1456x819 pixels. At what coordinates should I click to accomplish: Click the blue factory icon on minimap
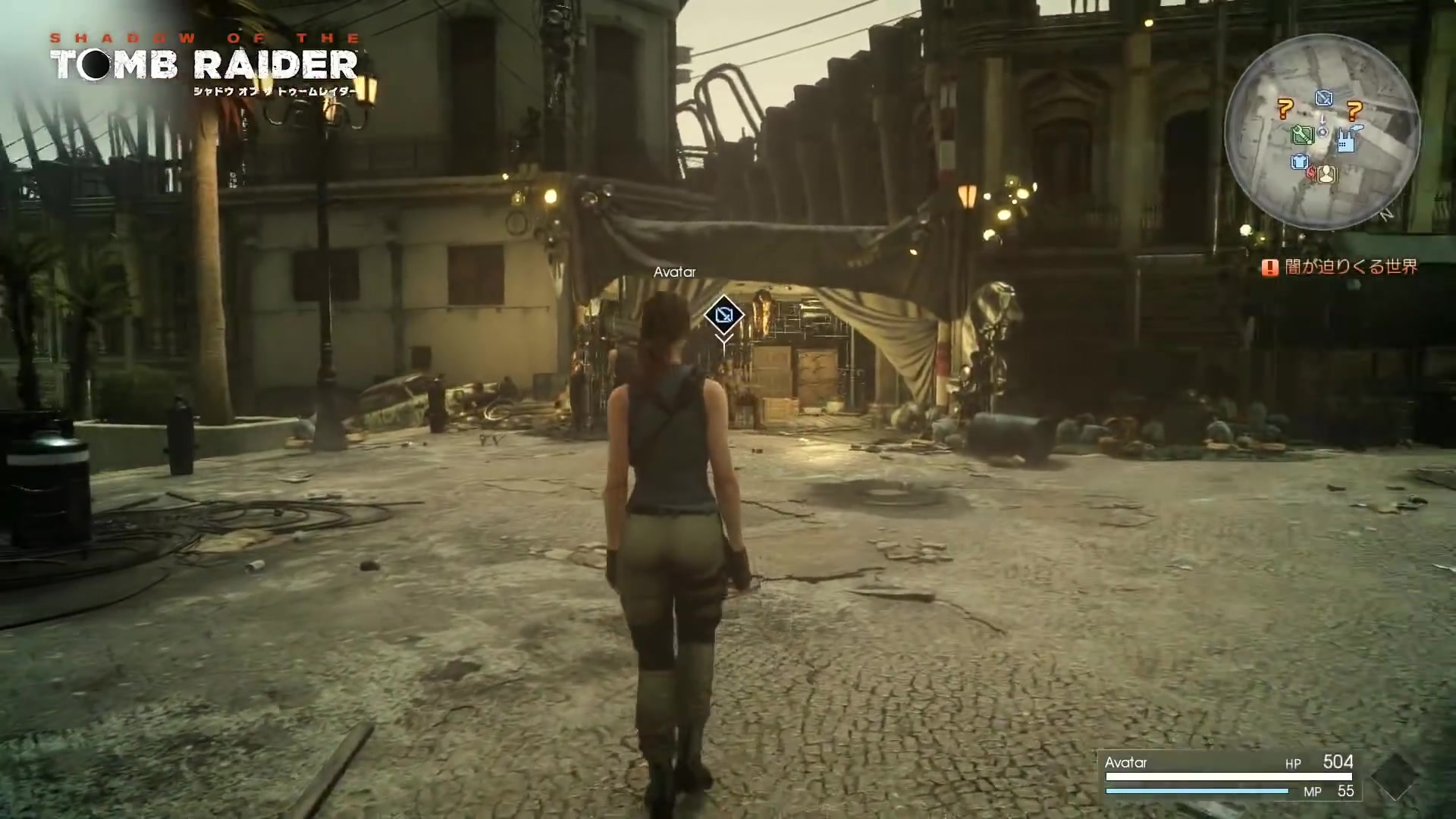pos(1346,140)
